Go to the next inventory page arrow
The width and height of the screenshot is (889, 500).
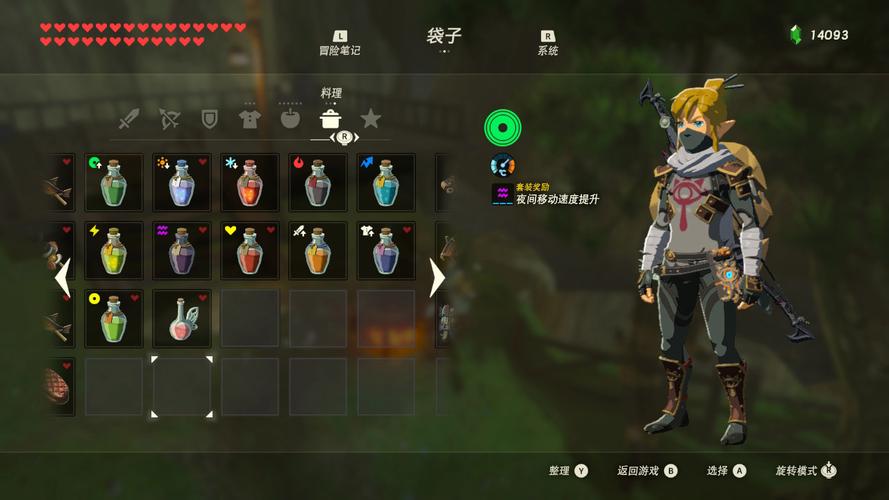436,278
